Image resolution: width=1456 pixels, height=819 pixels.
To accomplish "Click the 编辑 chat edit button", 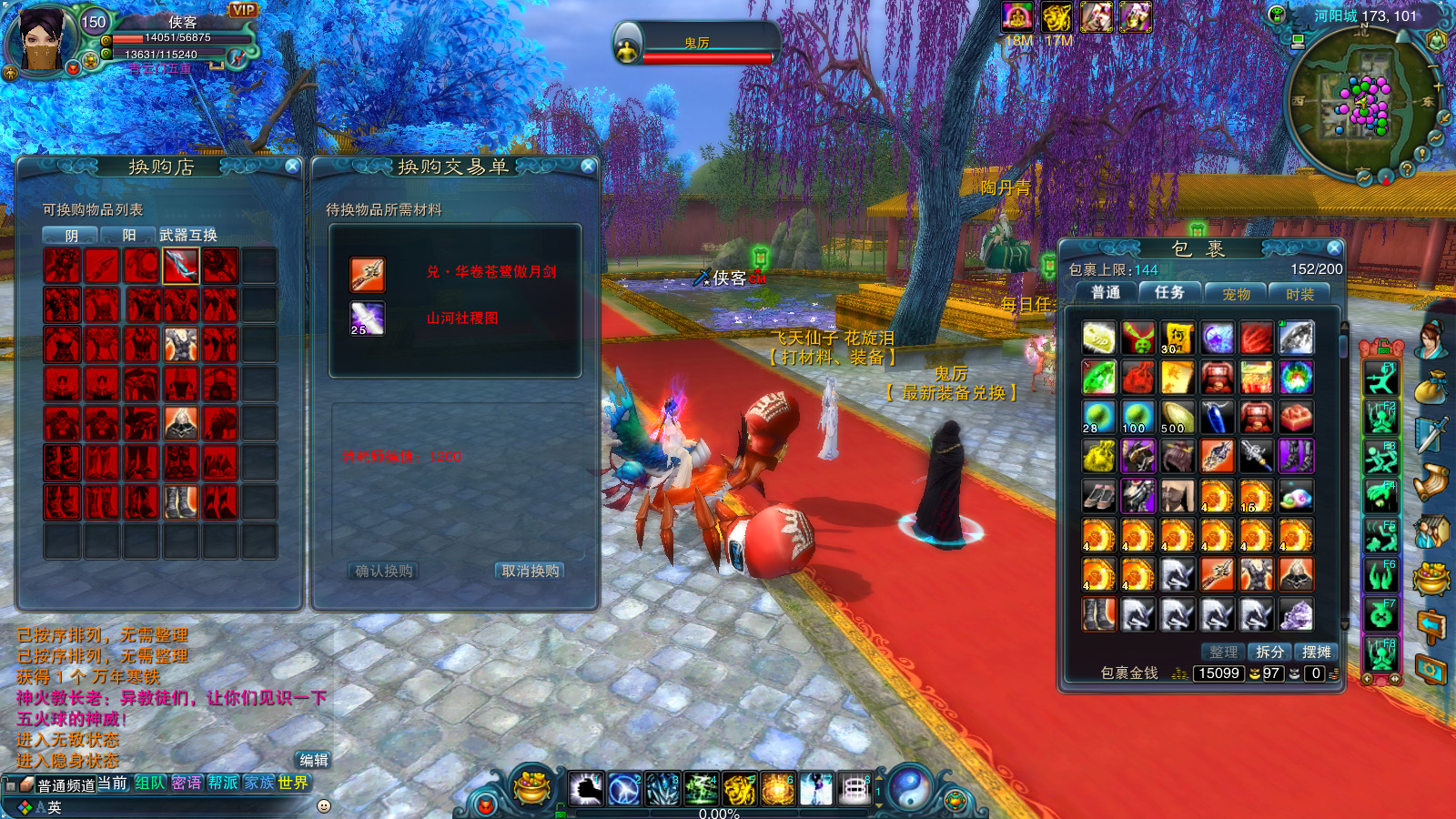I will tap(314, 760).
